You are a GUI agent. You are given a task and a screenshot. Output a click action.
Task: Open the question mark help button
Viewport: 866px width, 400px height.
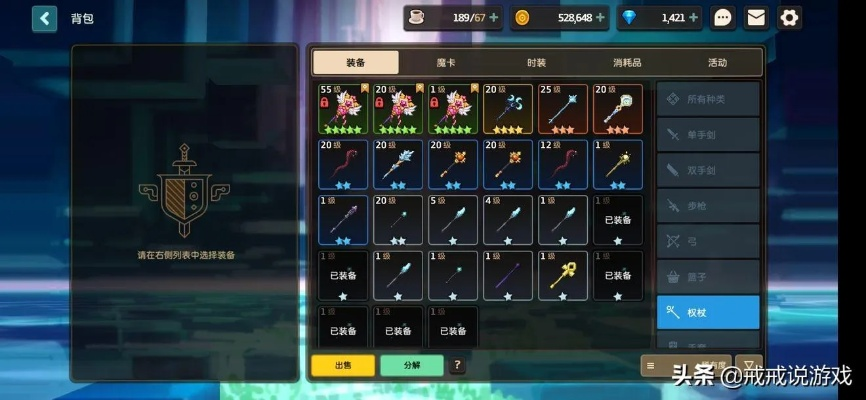pyautogui.click(x=458, y=365)
